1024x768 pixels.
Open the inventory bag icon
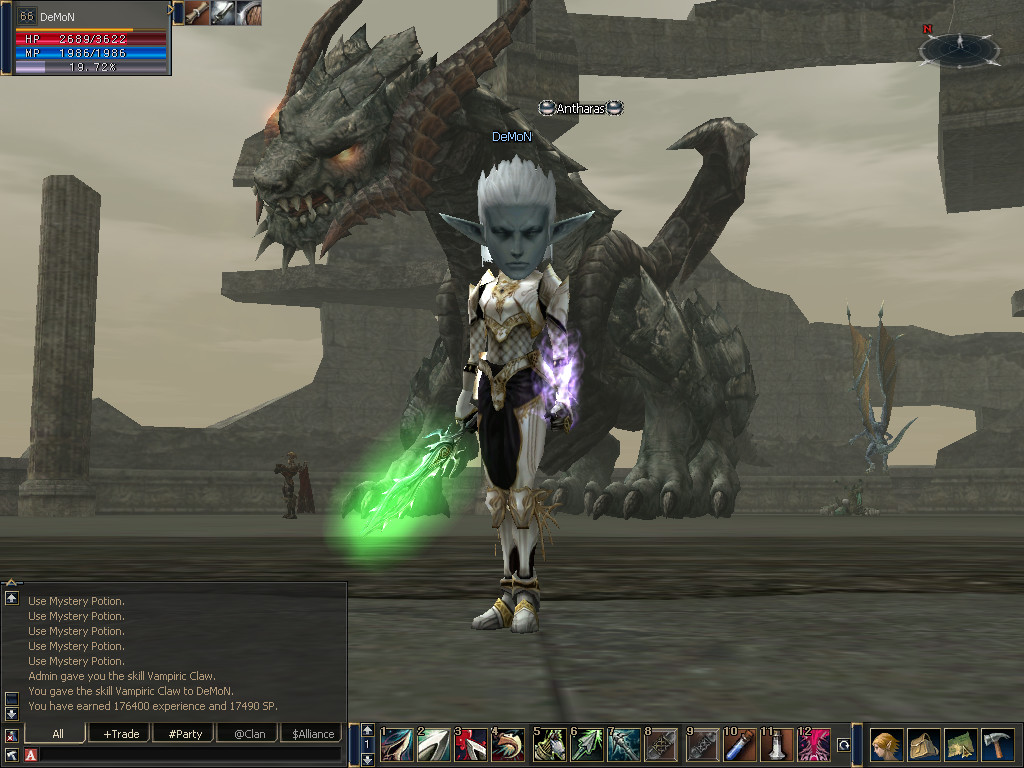click(x=923, y=745)
